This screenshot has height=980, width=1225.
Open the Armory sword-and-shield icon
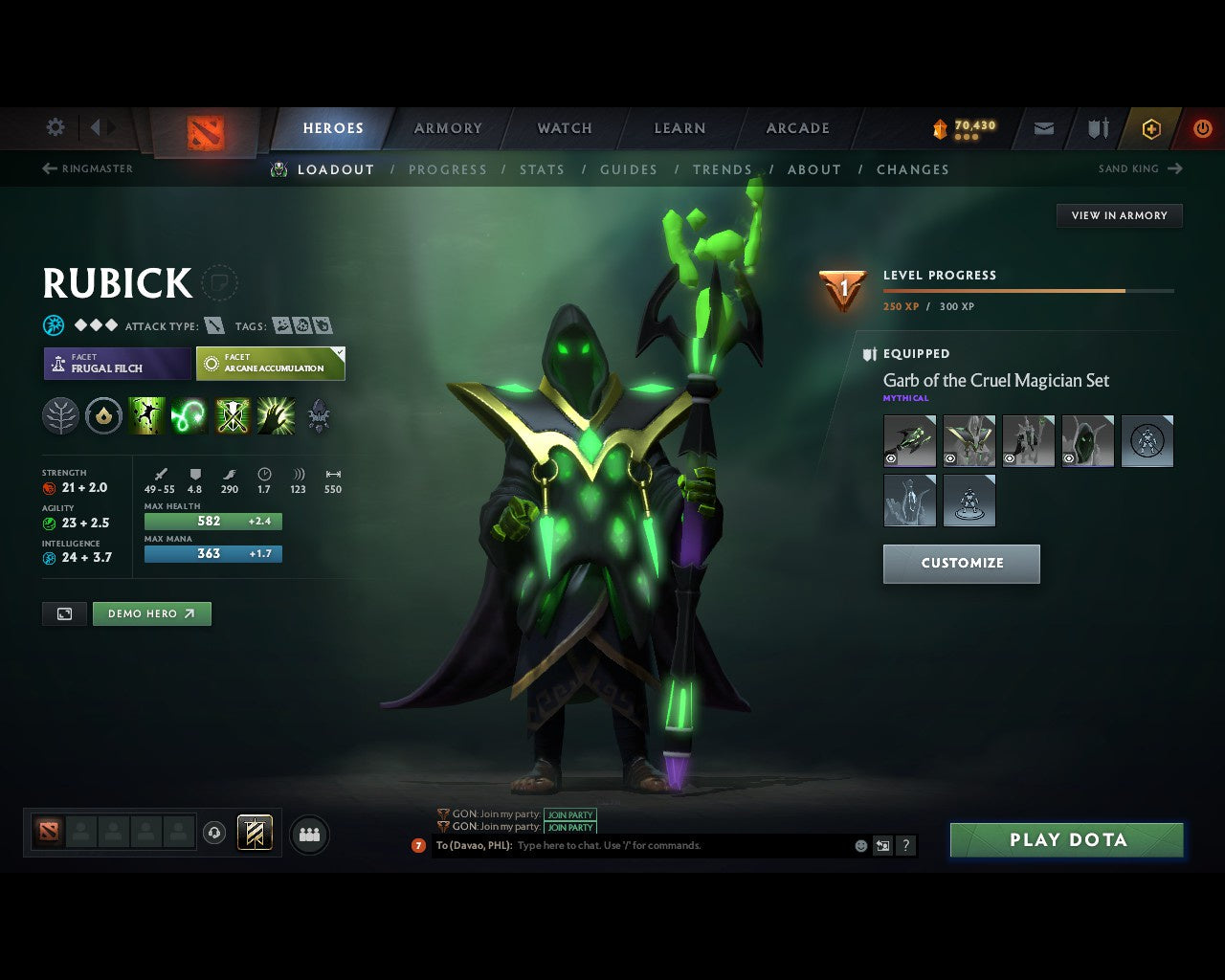click(1097, 128)
